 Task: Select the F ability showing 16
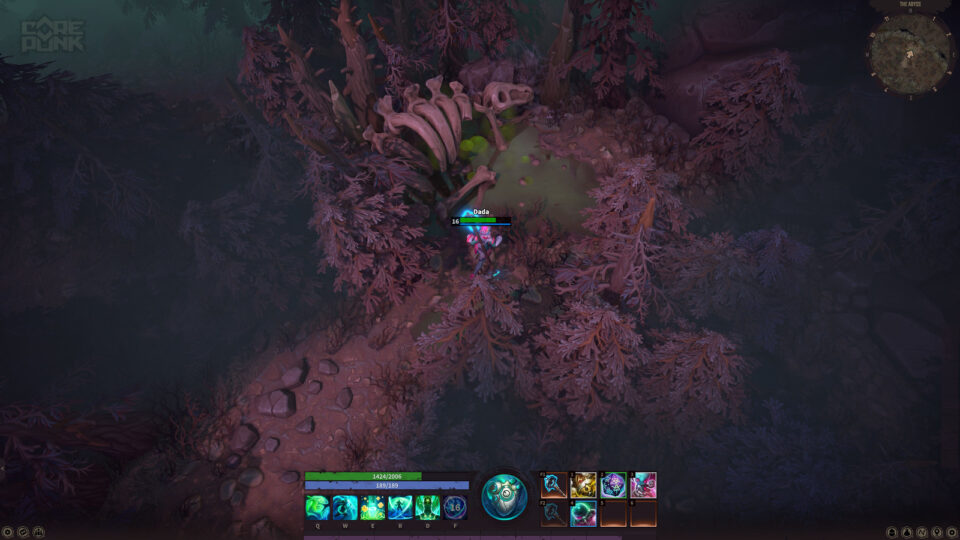(455, 507)
